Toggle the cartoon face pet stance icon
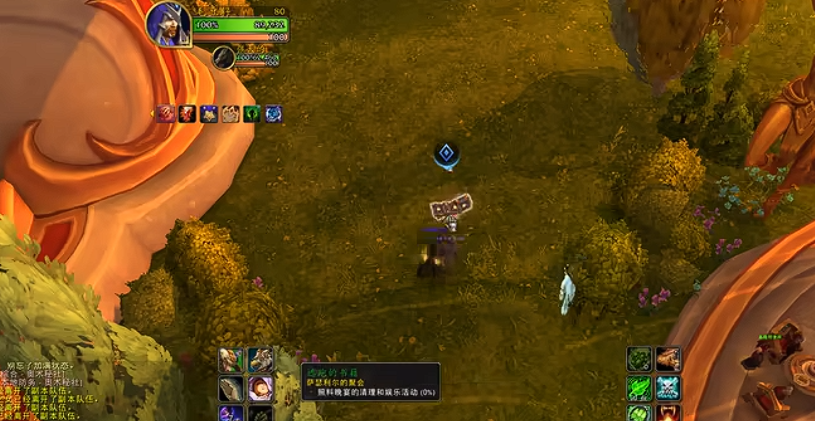This screenshot has width=815, height=421. click(x=230, y=114)
